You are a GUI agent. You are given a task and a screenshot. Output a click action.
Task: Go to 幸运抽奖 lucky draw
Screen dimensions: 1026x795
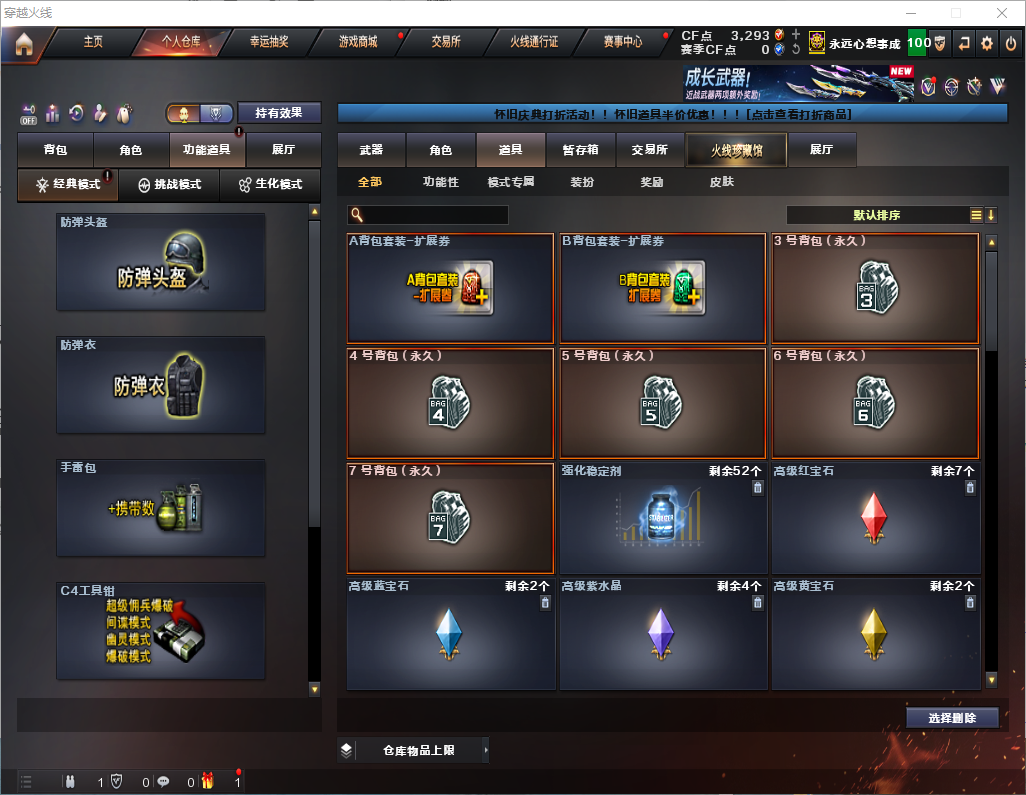click(x=268, y=43)
